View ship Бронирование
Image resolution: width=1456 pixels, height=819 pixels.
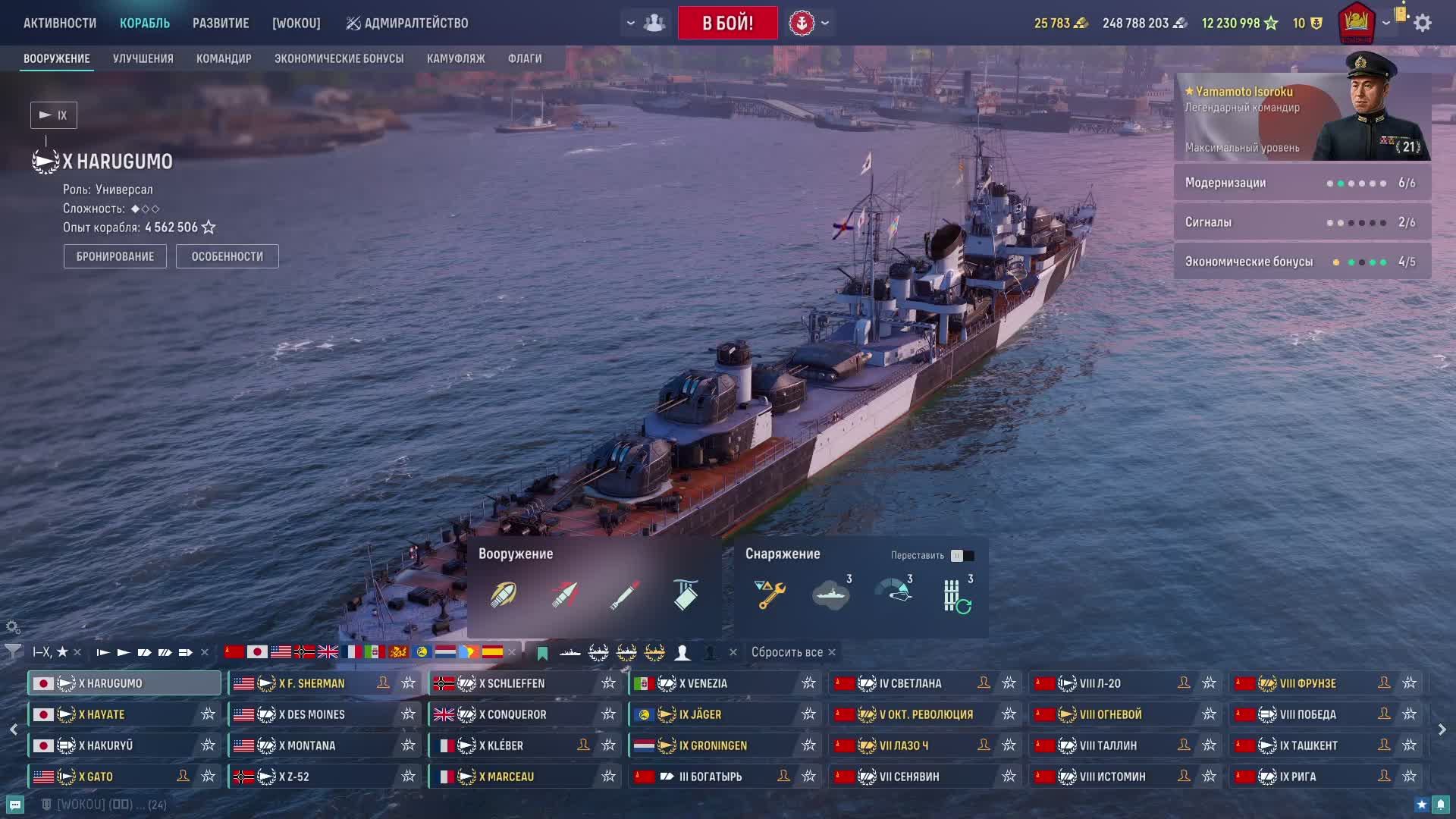pos(115,256)
